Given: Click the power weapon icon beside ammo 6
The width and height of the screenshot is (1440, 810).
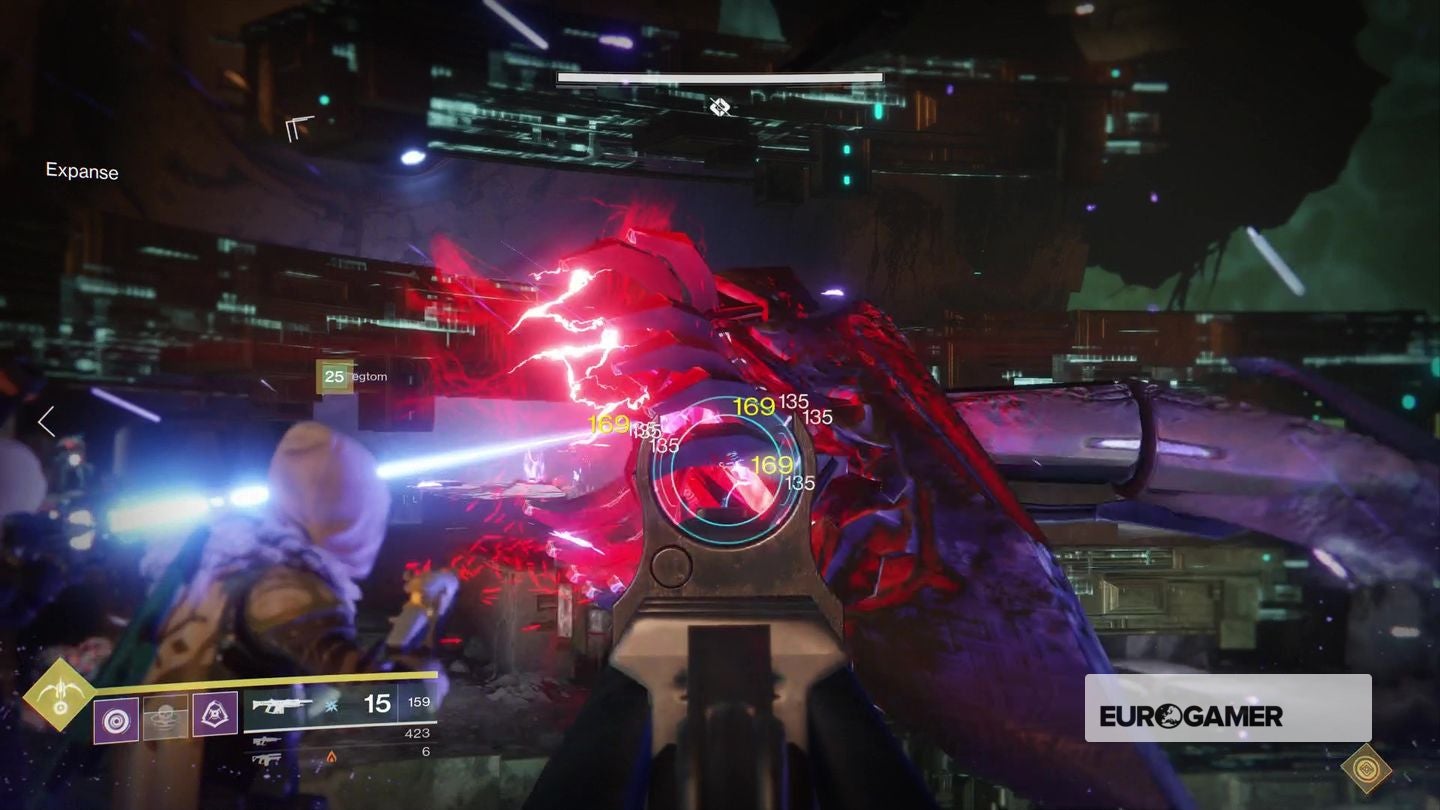Looking at the screenshot, I should click(265, 759).
